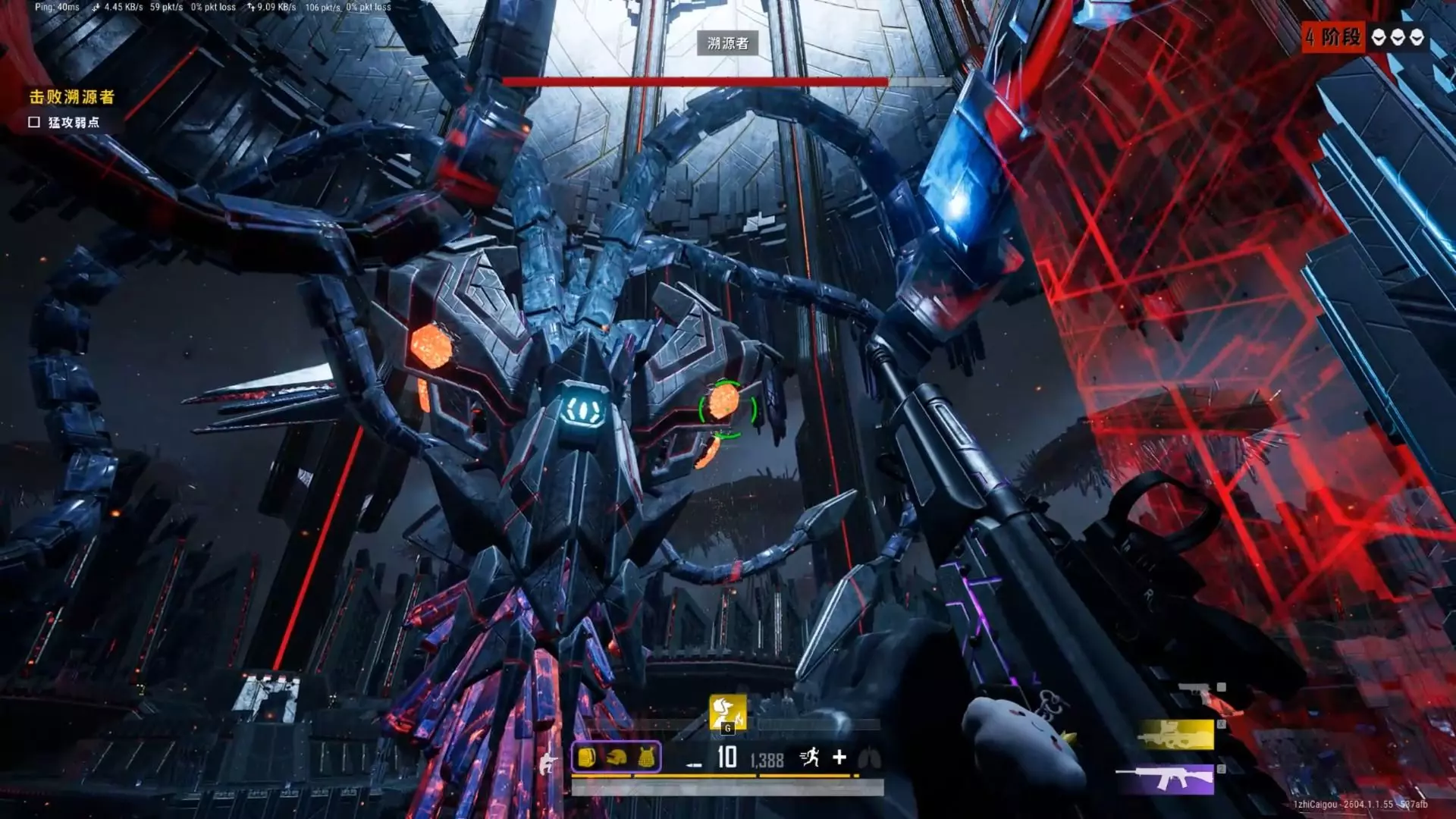Click the sprint running-man status icon

click(809, 757)
